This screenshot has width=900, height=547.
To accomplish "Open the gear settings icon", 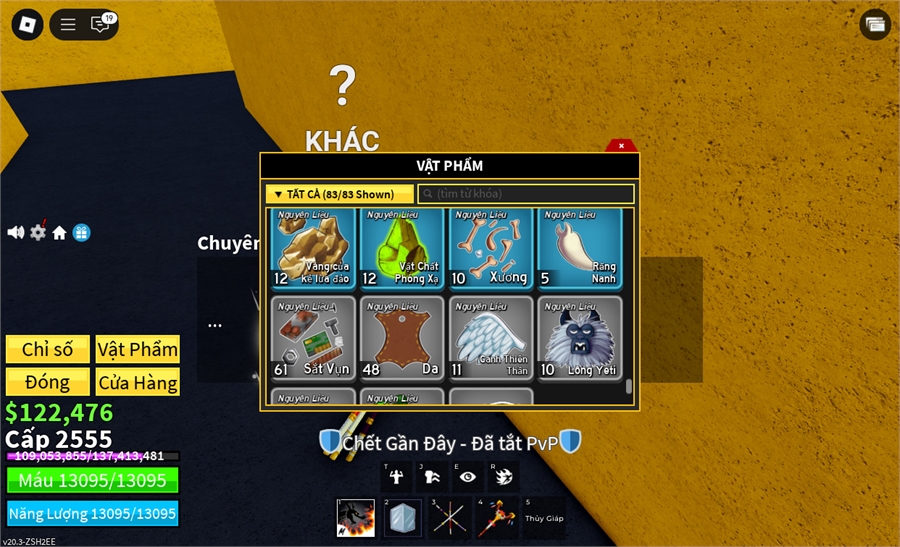I will [x=38, y=232].
